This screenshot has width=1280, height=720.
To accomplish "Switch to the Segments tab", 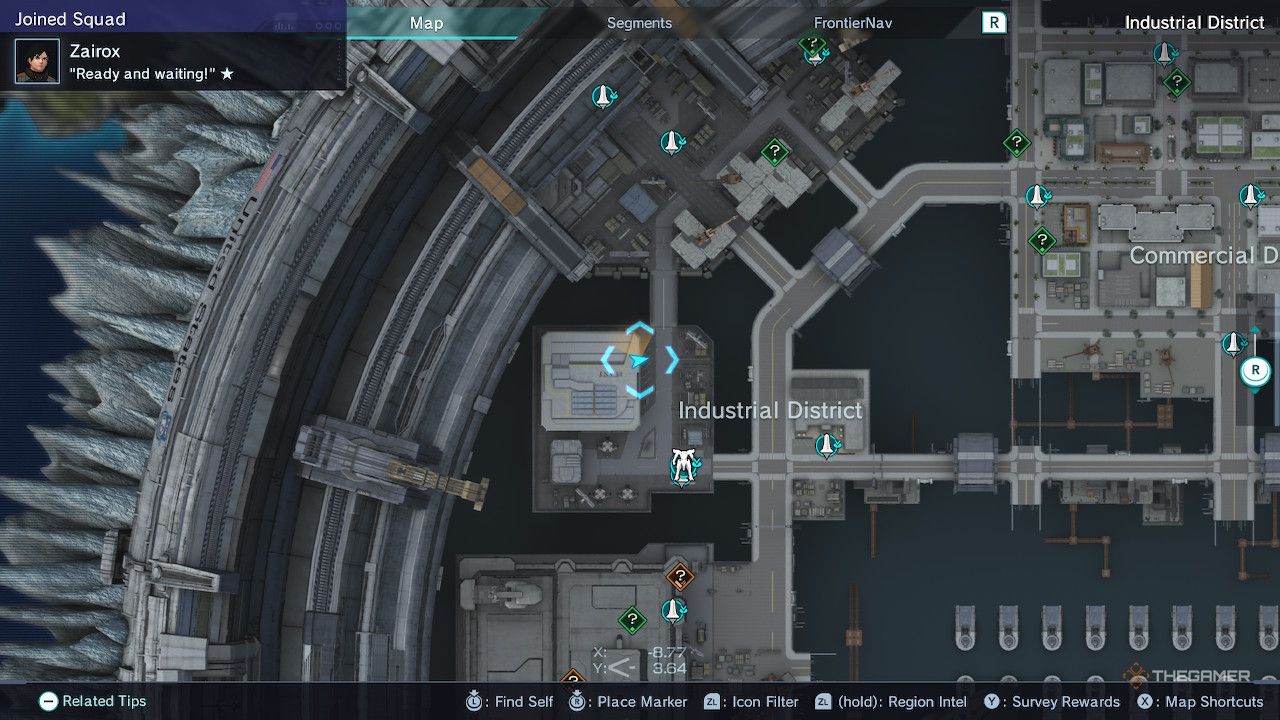I will click(x=638, y=23).
